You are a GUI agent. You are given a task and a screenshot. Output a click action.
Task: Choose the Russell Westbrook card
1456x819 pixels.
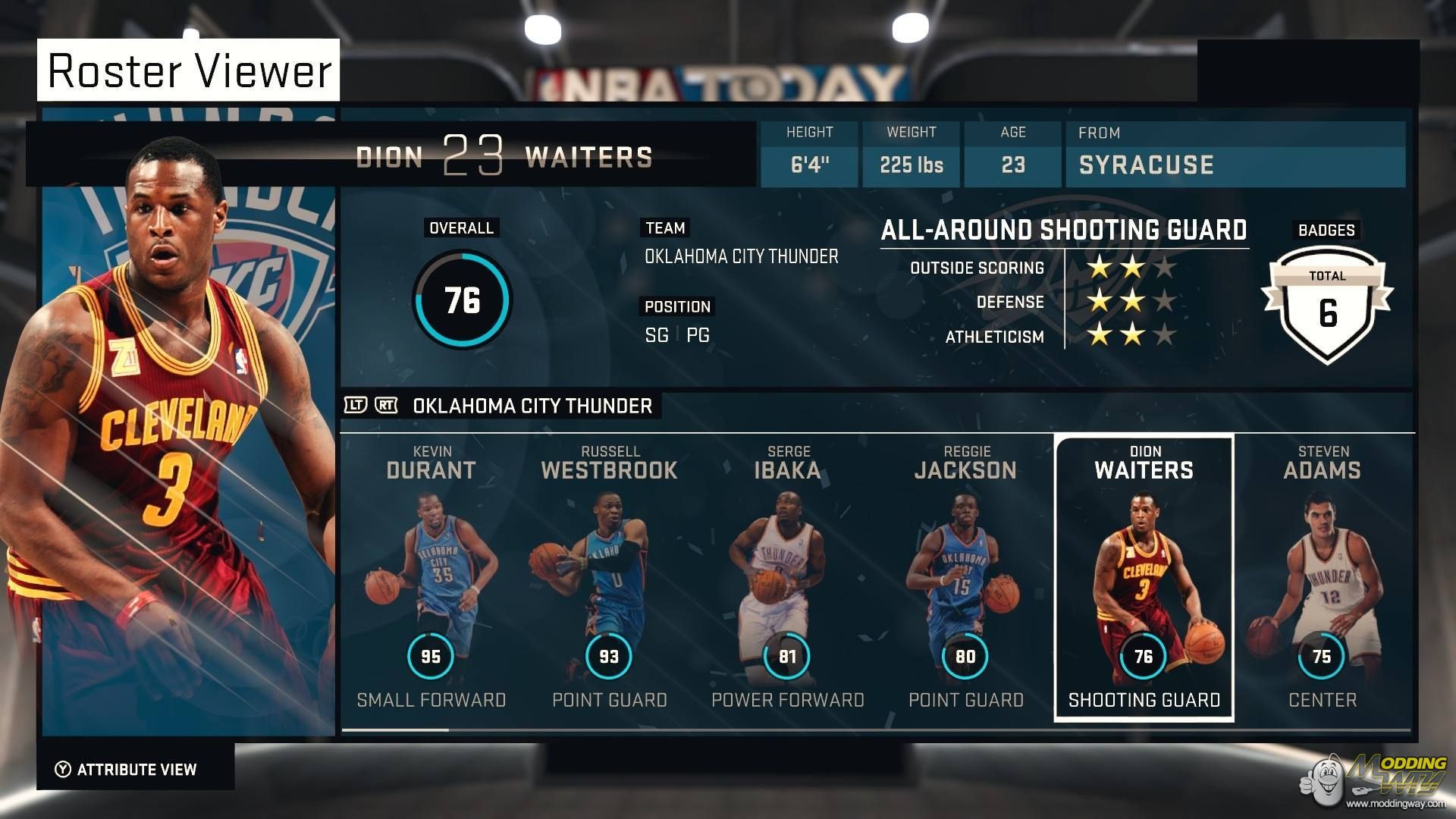coord(609,578)
